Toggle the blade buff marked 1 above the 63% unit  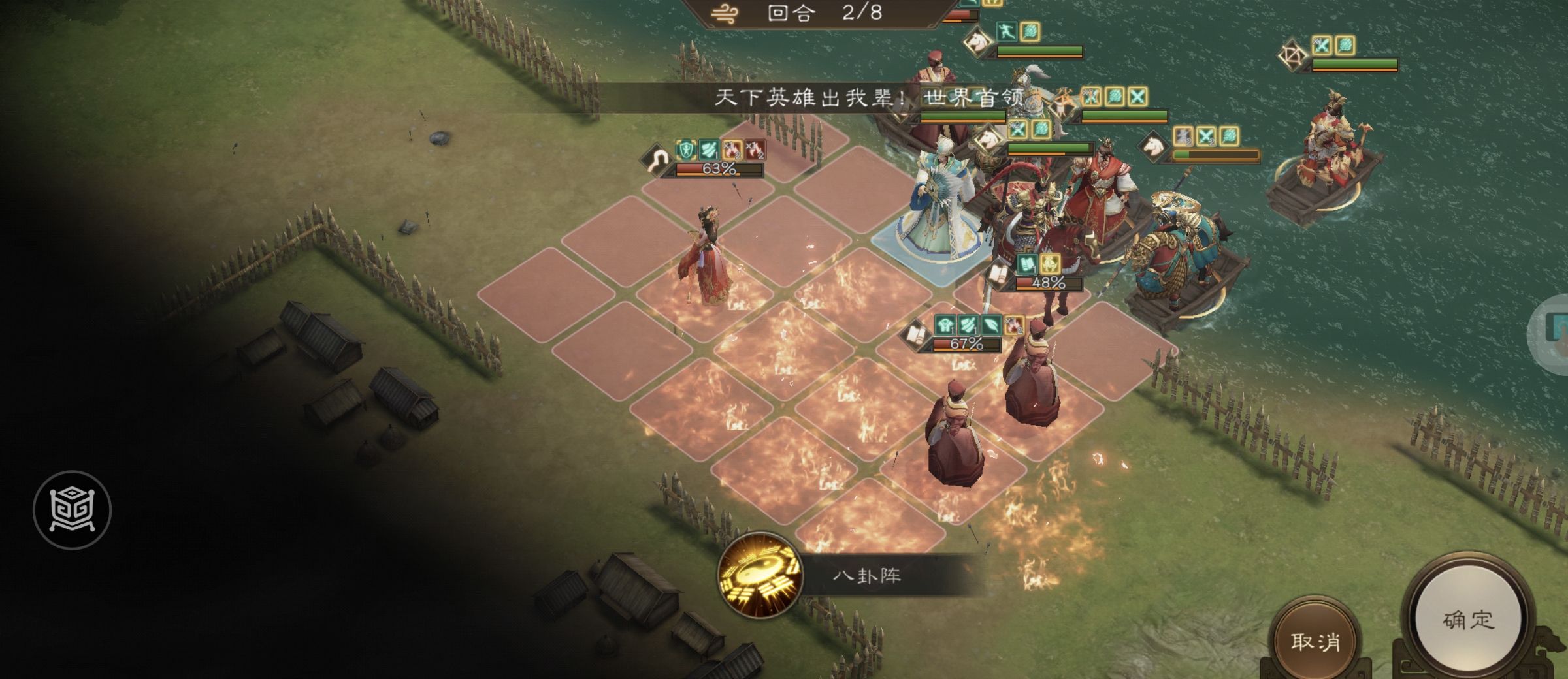click(x=710, y=149)
